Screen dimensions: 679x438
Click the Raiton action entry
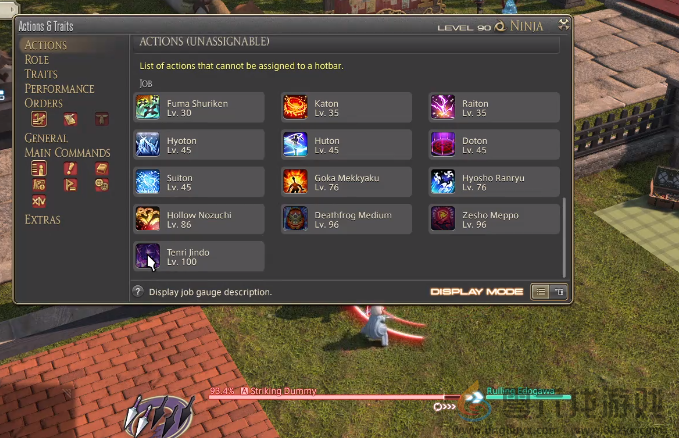pos(494,108)
